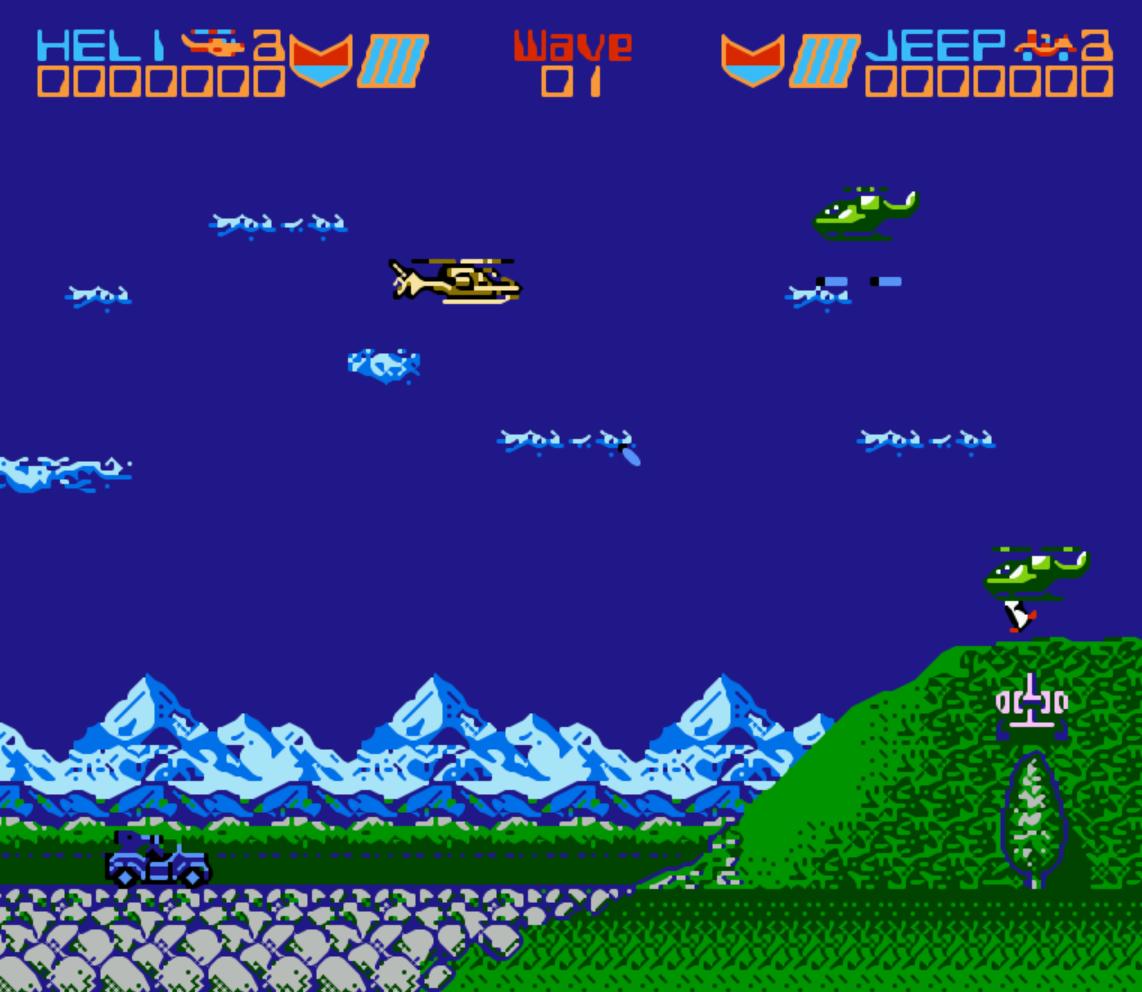1142x992 pixels.
Task: Select the orange jeep lives icon
Action: pos(1044,43)
